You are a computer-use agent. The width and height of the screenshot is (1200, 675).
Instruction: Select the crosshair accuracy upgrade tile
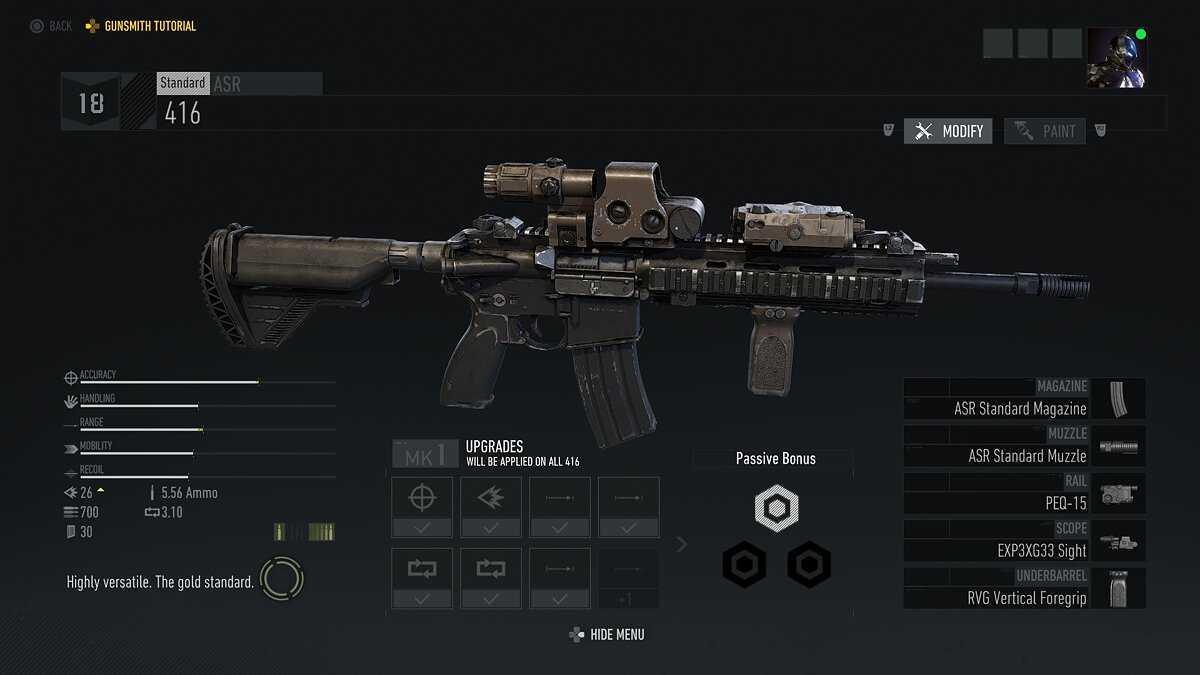(421, 506)
